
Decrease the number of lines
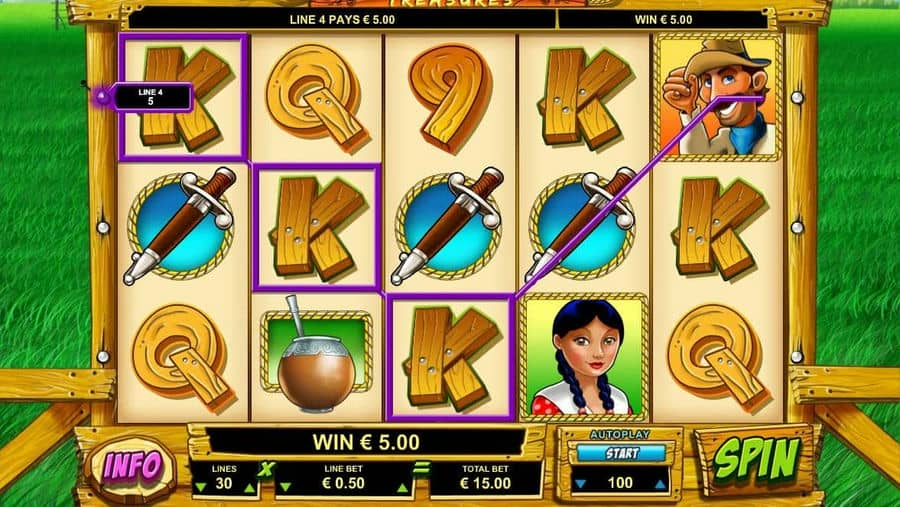click(x=198, y=487)
